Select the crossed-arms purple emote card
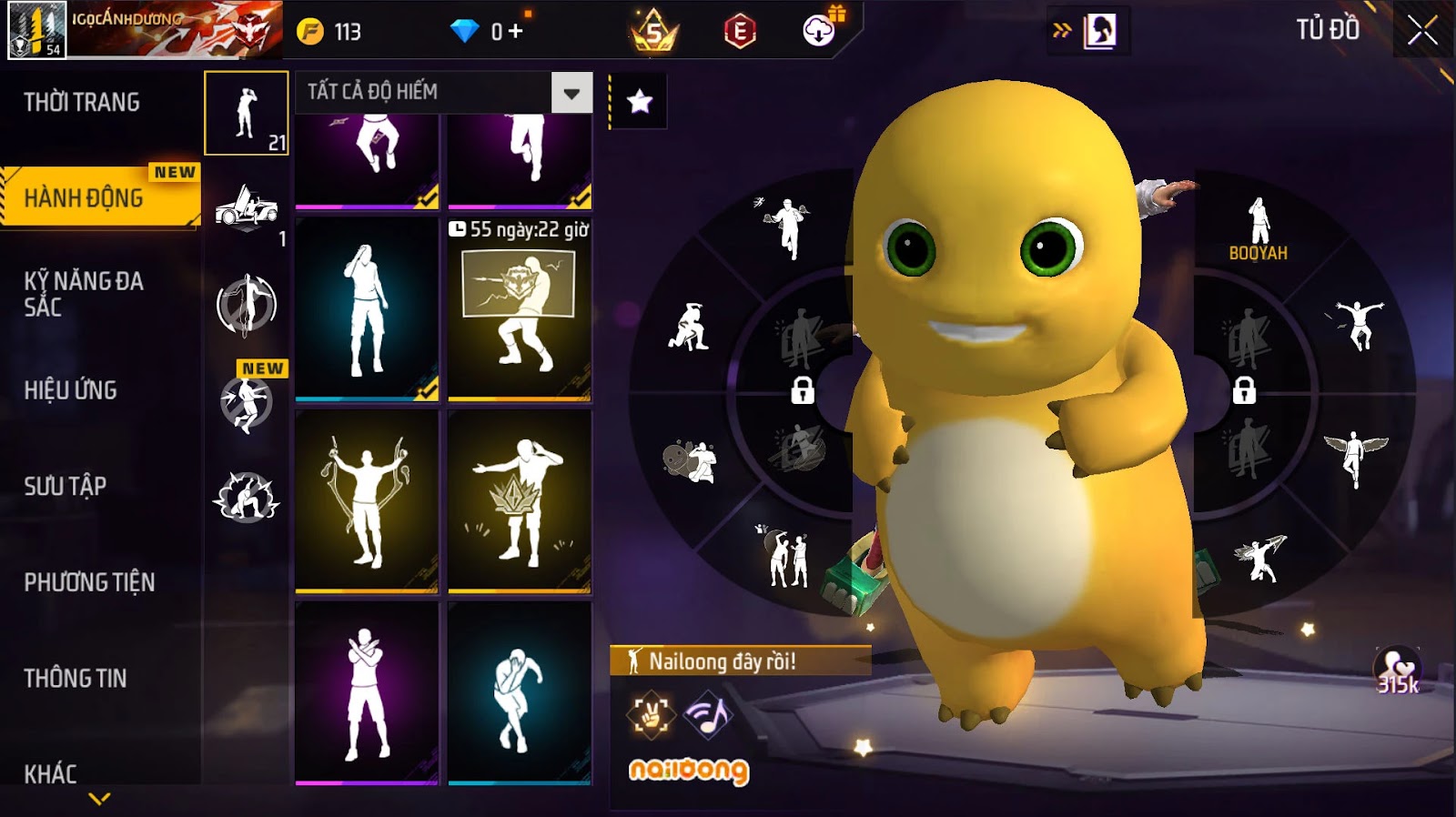 (367, 693)
